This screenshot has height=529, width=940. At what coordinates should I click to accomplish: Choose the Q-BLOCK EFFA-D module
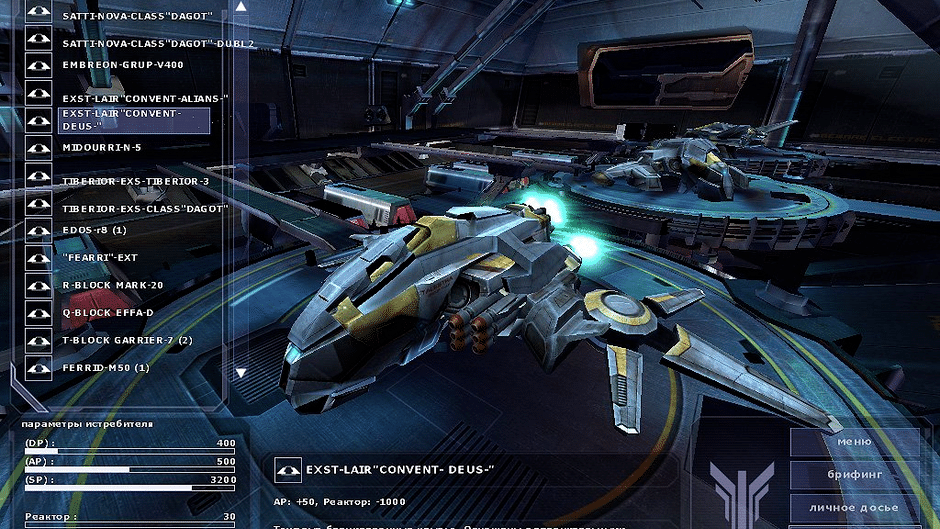click(x=107, y=312)
